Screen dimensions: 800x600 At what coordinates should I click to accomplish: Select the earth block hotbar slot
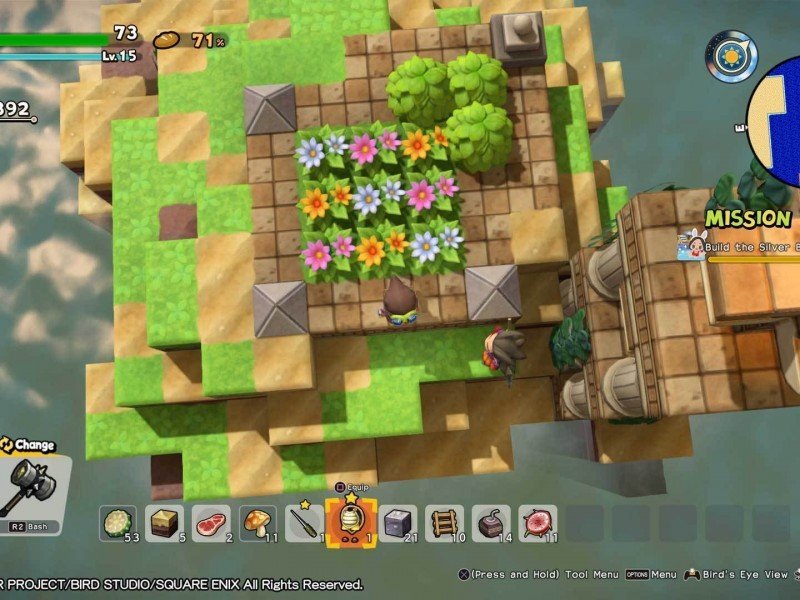[164, 523]
